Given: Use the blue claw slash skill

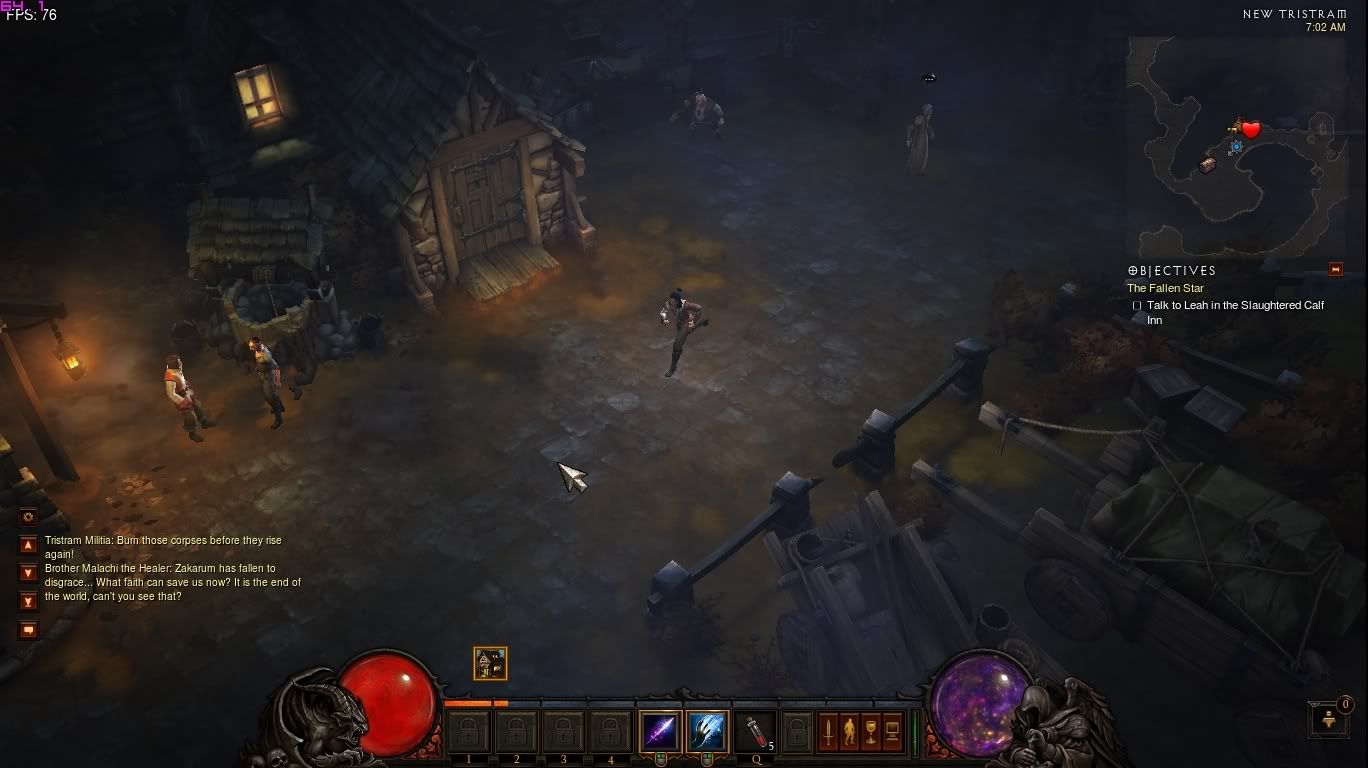Looking at the screenshot, I should [707, 731].
